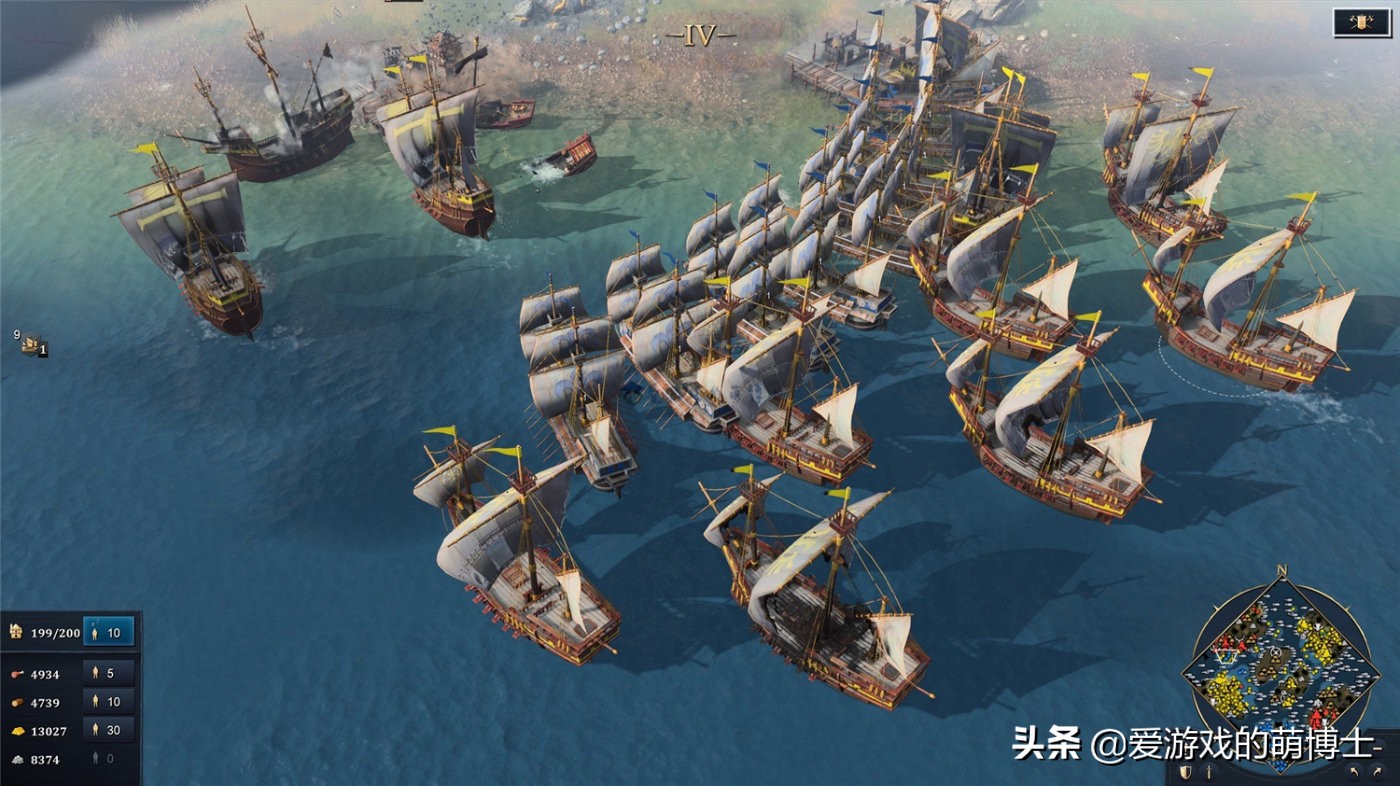The width and height of the screenshot is (1400, 786).
Task: Click the food gatherer counter showing 5
Action: click(x=105, y=674)
